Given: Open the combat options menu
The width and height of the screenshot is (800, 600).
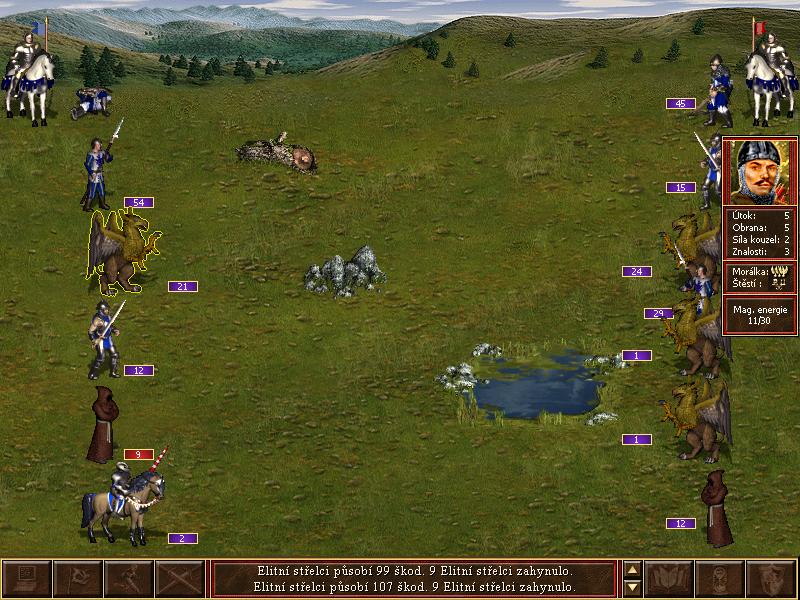Looking at the screenshot, I should click(27, 579).
